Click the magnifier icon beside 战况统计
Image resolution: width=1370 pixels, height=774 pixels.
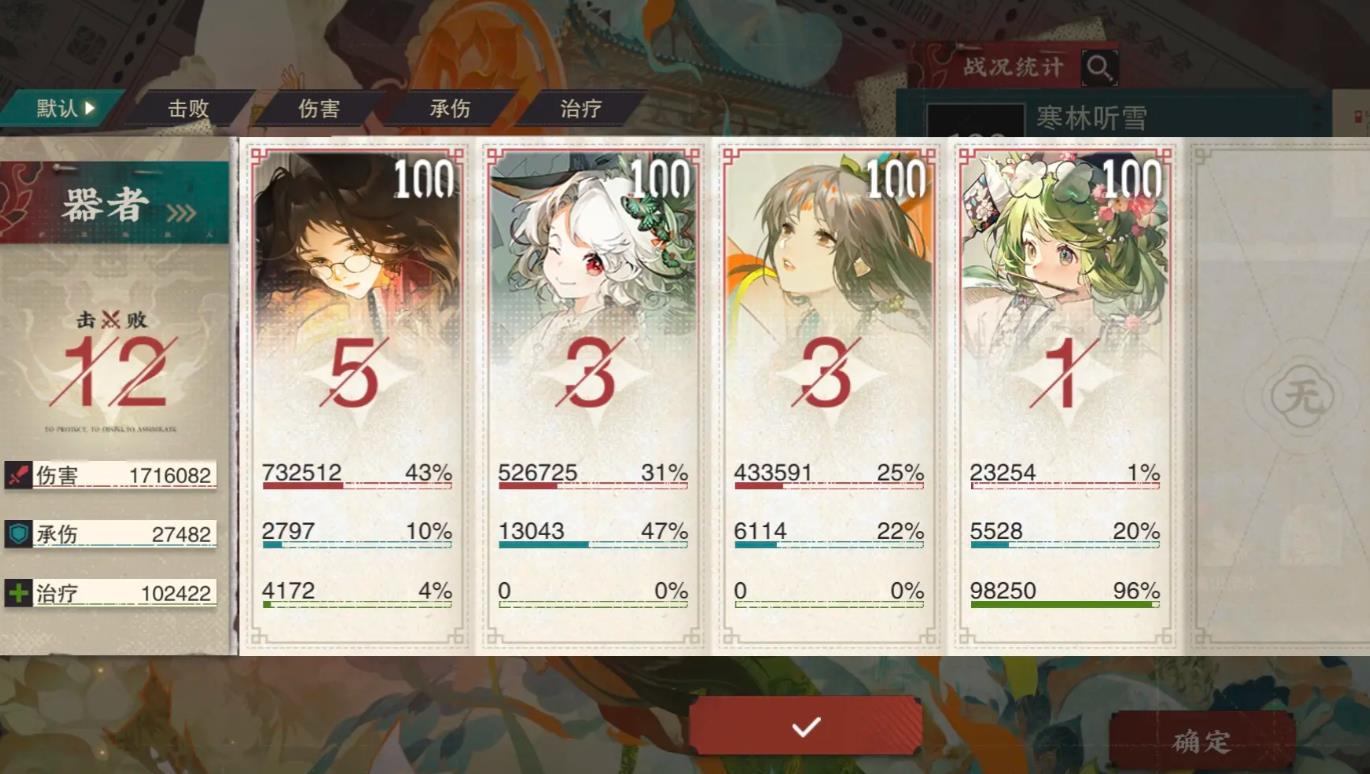tap(1100, 68)
